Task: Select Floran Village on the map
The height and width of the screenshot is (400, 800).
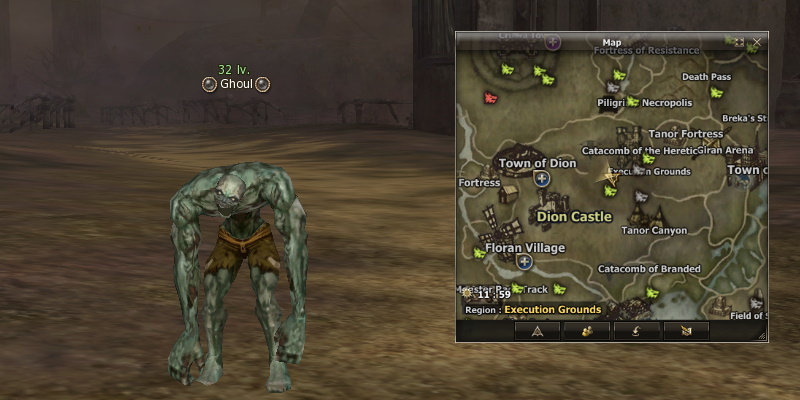Action: 524,247
